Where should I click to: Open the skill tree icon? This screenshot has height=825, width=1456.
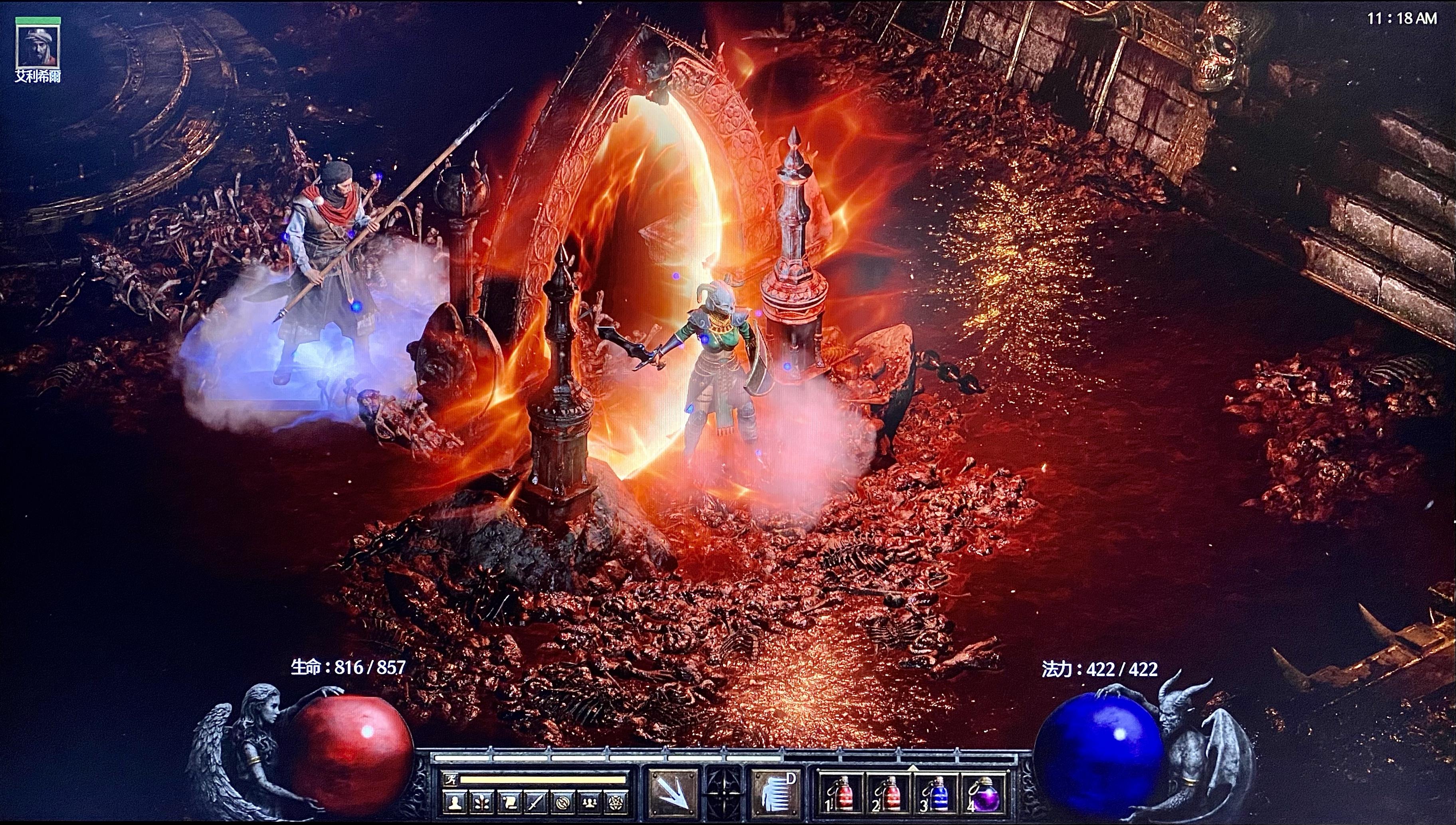point(482,802)
